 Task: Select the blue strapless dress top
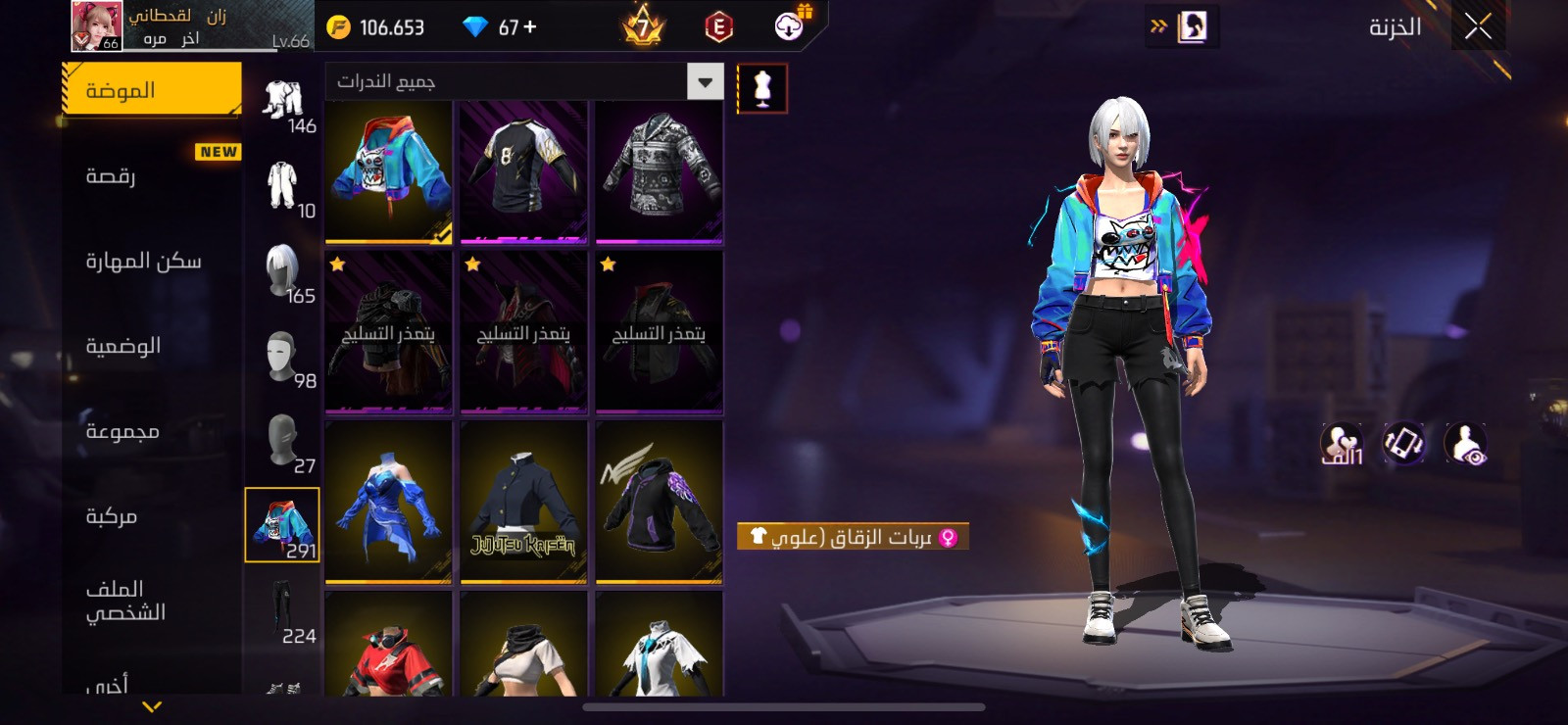(x=389, y=504)
